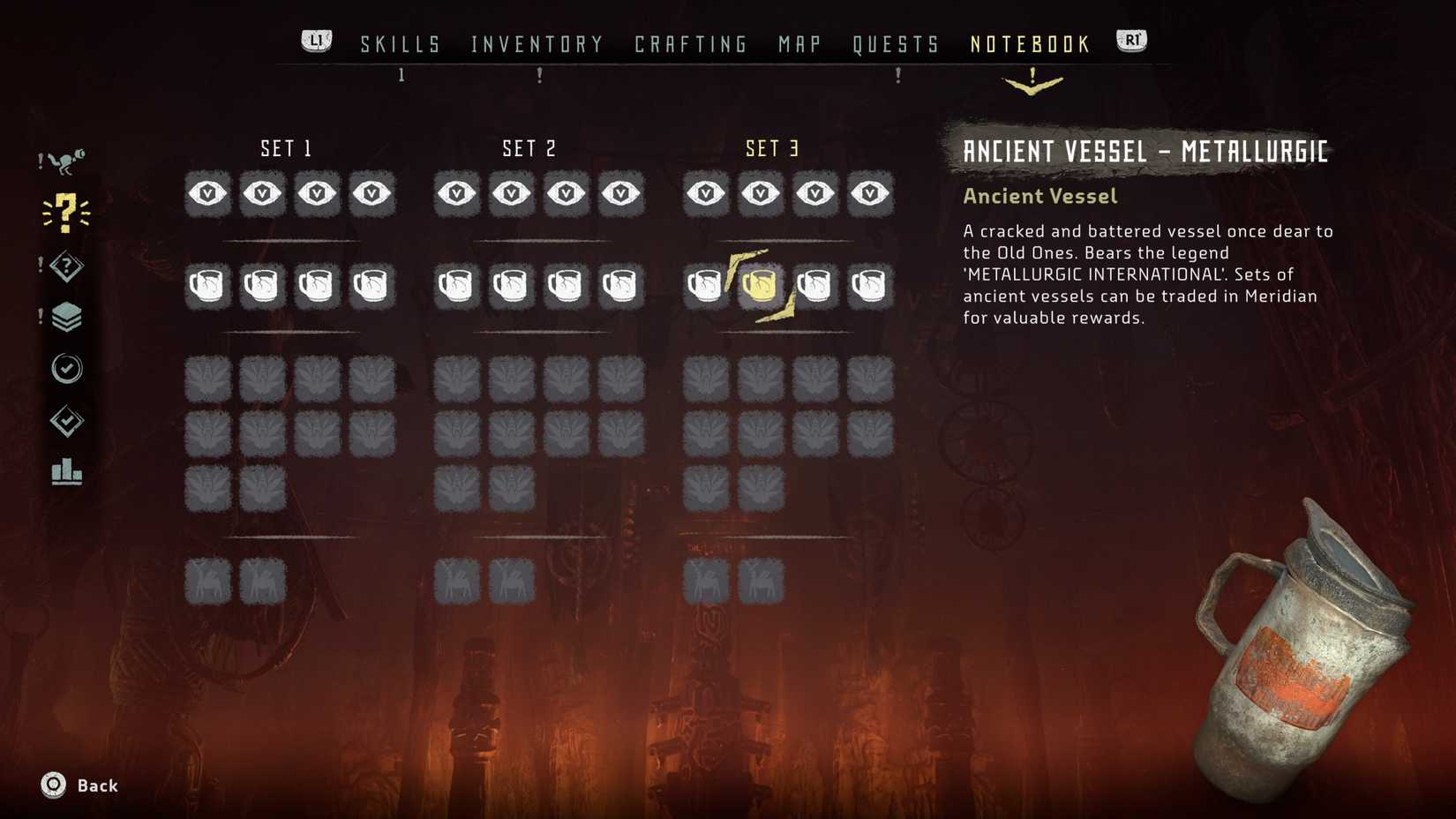1456x819 pixels.
Task: Open the MAP tab
Action: 797,43
